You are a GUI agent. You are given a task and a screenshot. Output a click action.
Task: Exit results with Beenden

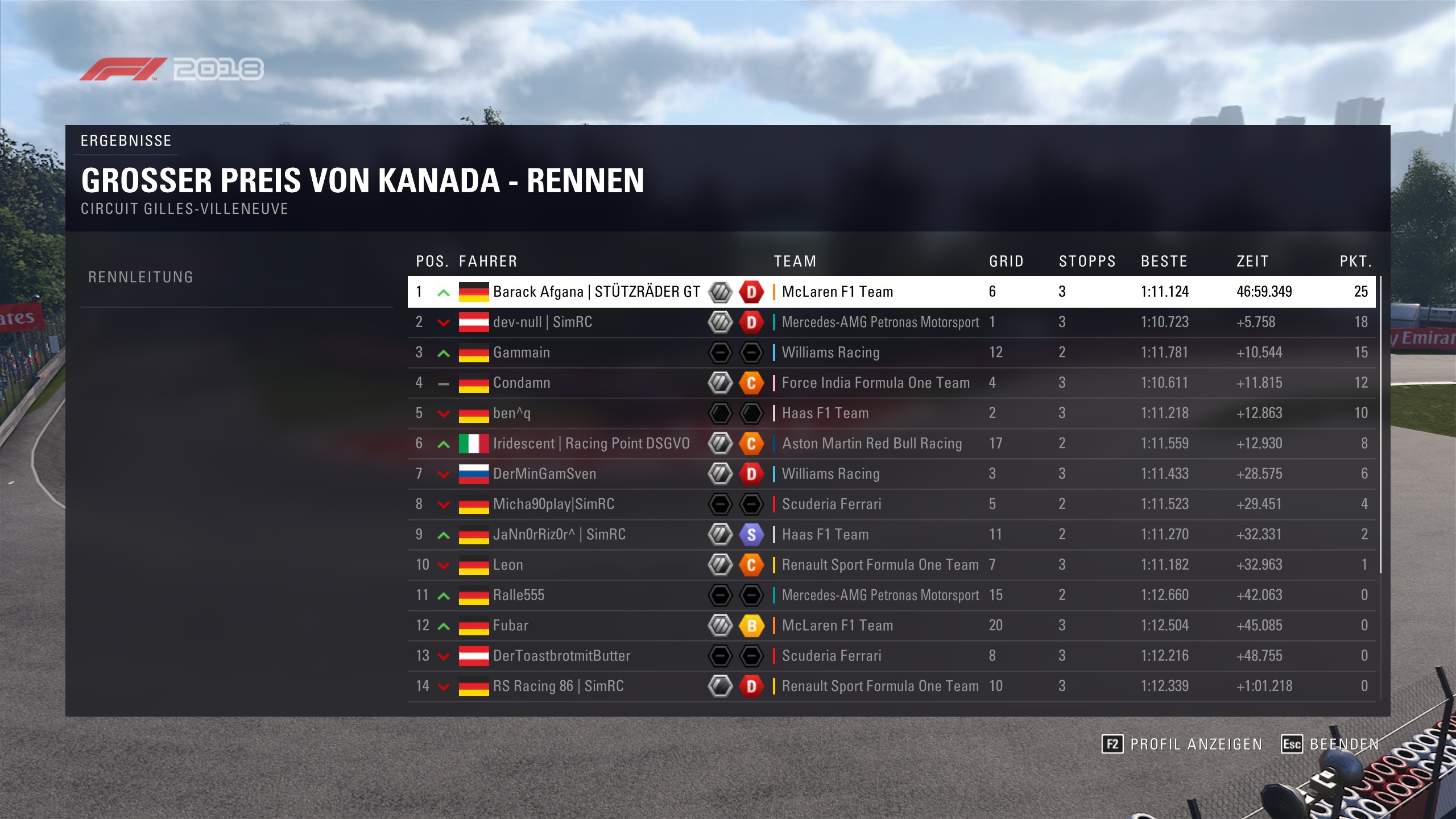click(x=1330, y=744)
